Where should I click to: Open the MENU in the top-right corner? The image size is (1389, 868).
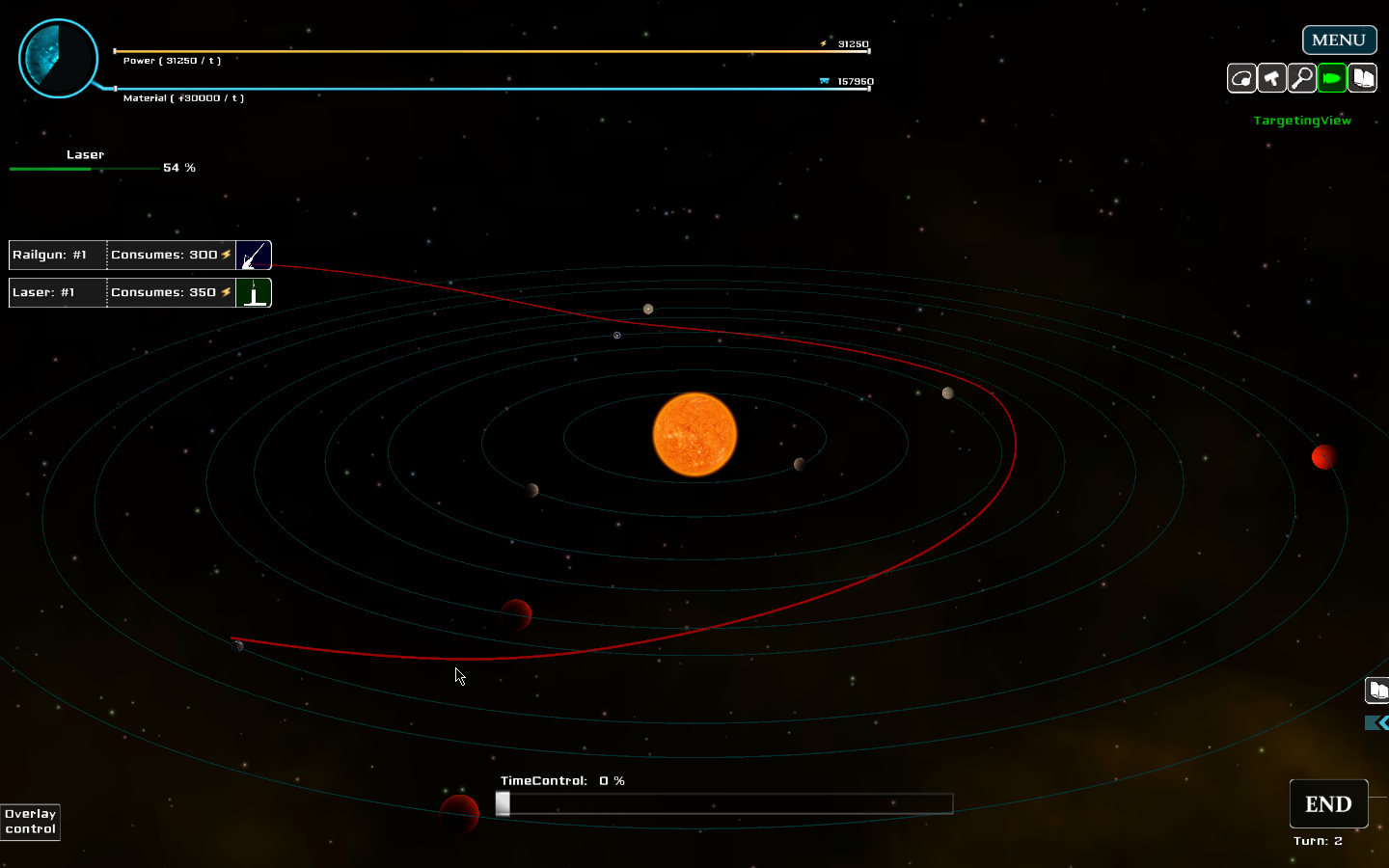click(1339, 40)
